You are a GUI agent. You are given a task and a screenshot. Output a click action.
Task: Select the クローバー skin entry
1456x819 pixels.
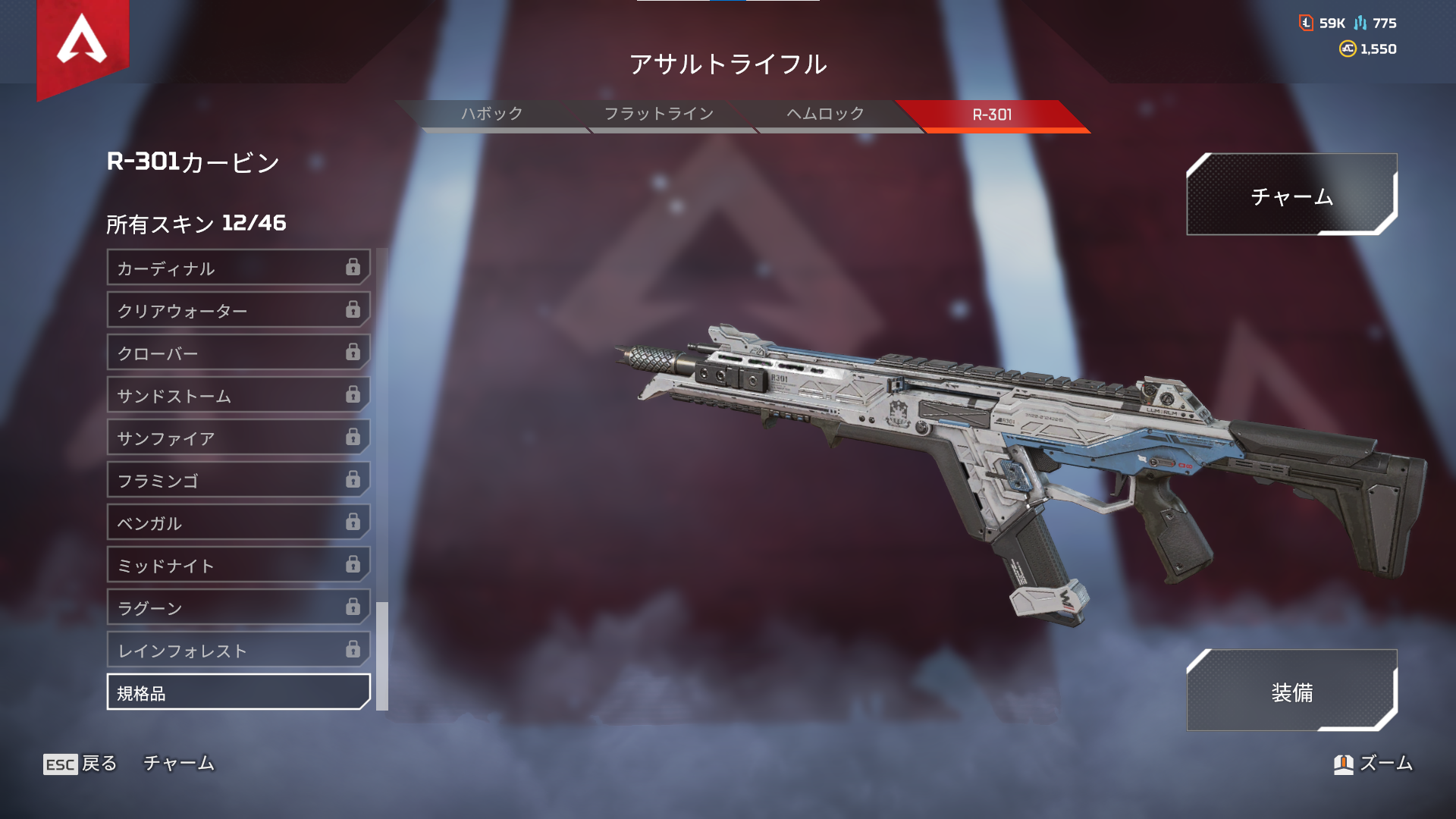pyautogui.click(x=235, y=353)
